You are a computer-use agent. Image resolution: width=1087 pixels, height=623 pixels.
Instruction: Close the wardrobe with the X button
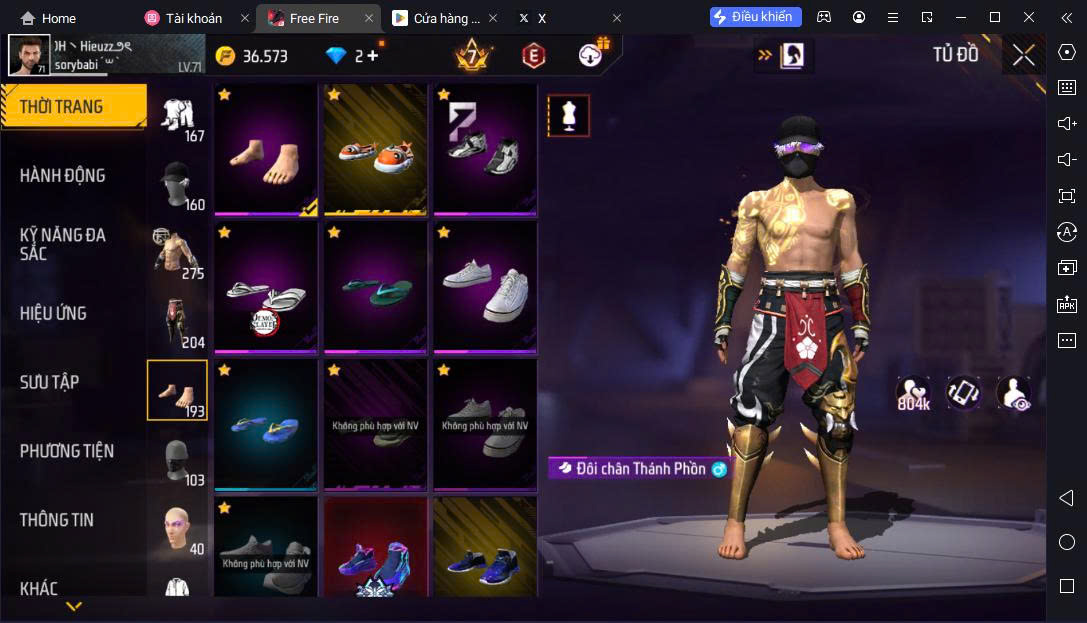coord(1023,55)
